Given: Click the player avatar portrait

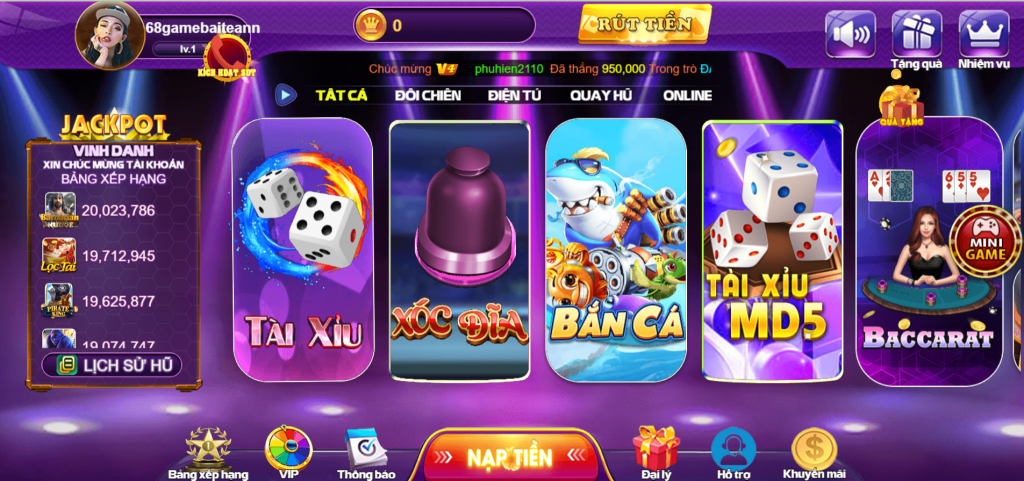Looking at the screenshot, I should coord(110,36).
